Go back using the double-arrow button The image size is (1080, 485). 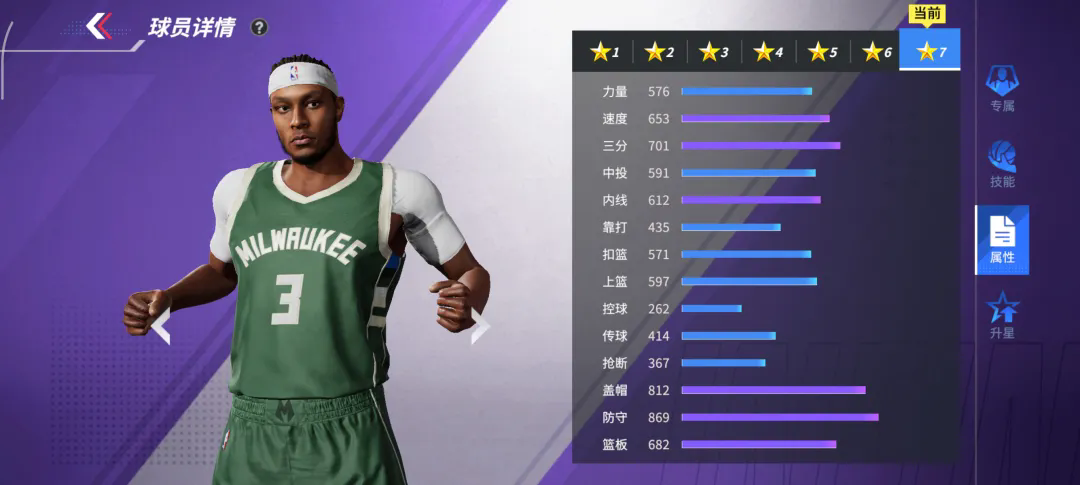point(98,26)
